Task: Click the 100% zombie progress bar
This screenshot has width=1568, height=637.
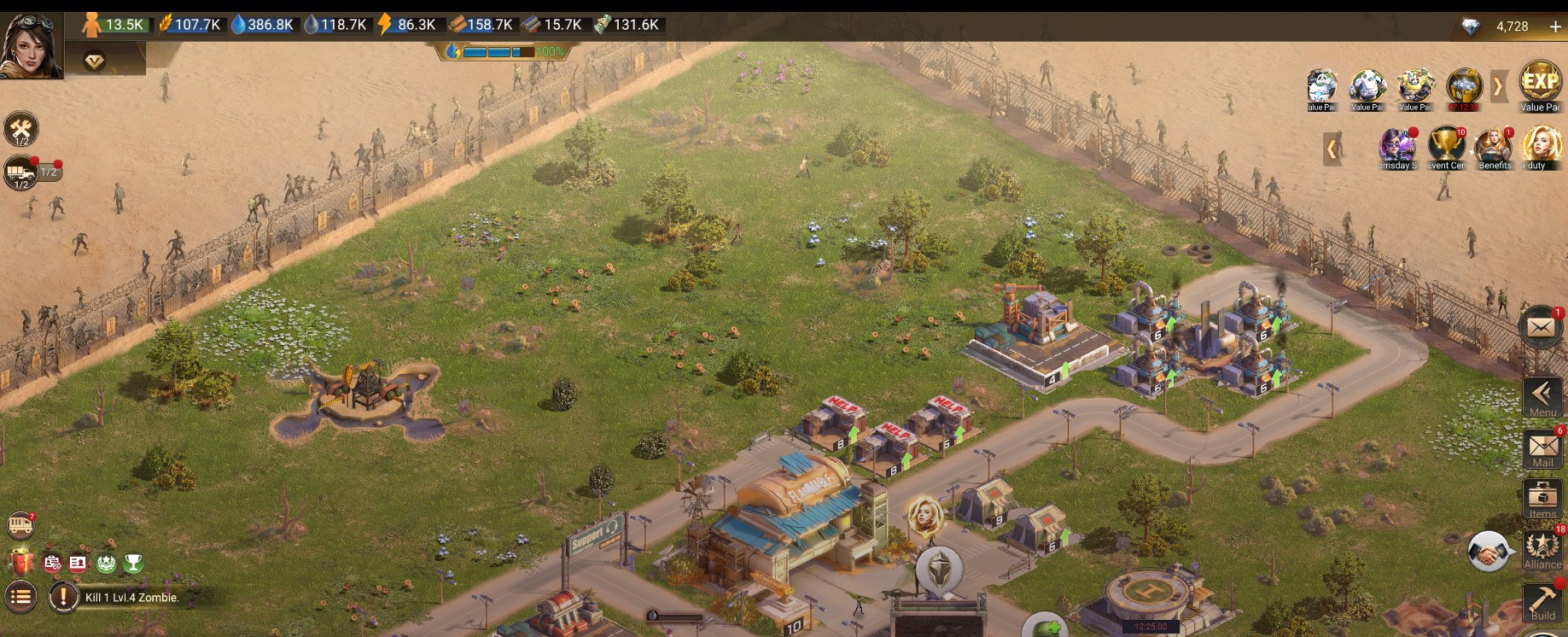Action: coord(499,51)
